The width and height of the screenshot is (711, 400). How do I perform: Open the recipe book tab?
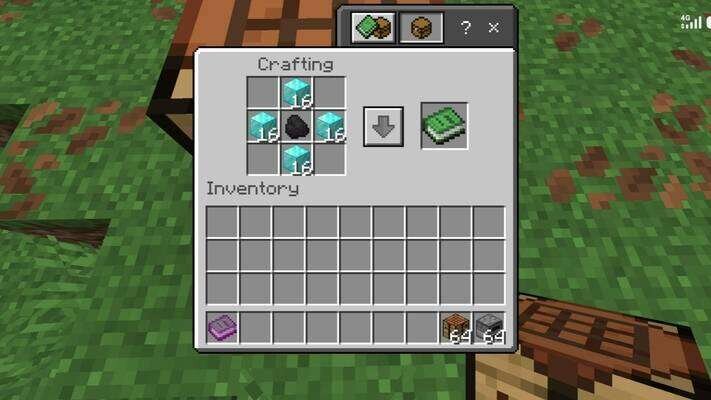(374, 27)
